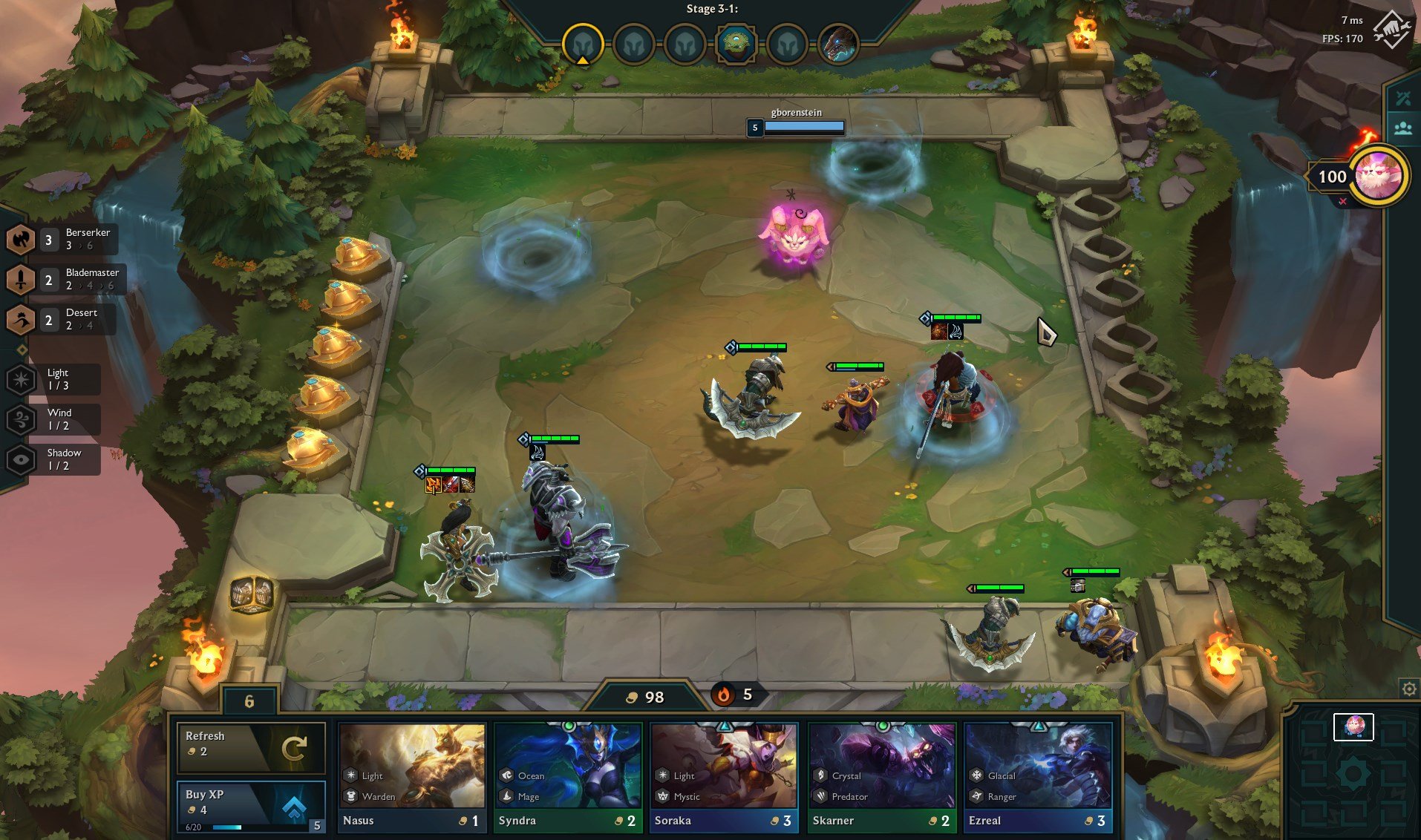Purchase Nasus from the shop

(x=412, y=777)
